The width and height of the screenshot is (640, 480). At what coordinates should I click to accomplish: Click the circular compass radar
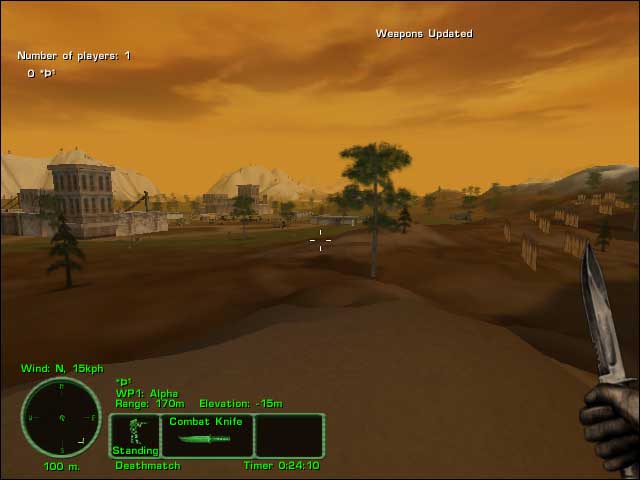[61, 417]
